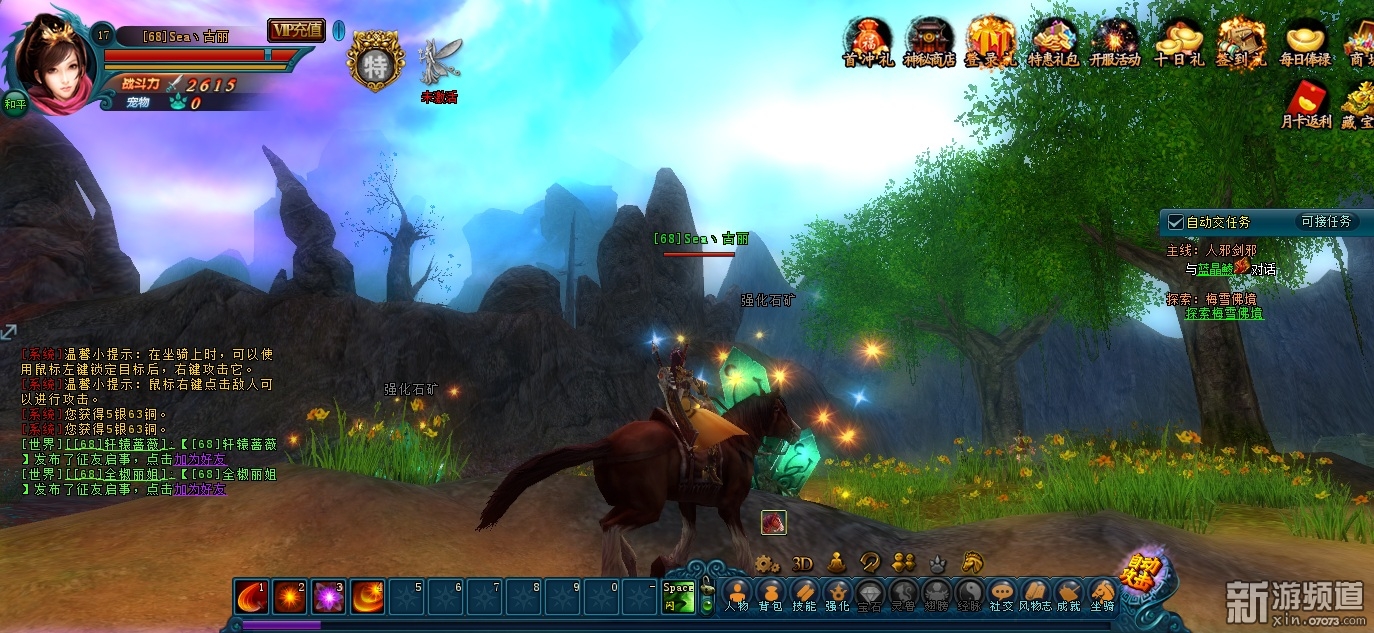Click the 蓝晶鲮 quest link
Screen dimensions: 1374x633
(x=1215, y=269)
